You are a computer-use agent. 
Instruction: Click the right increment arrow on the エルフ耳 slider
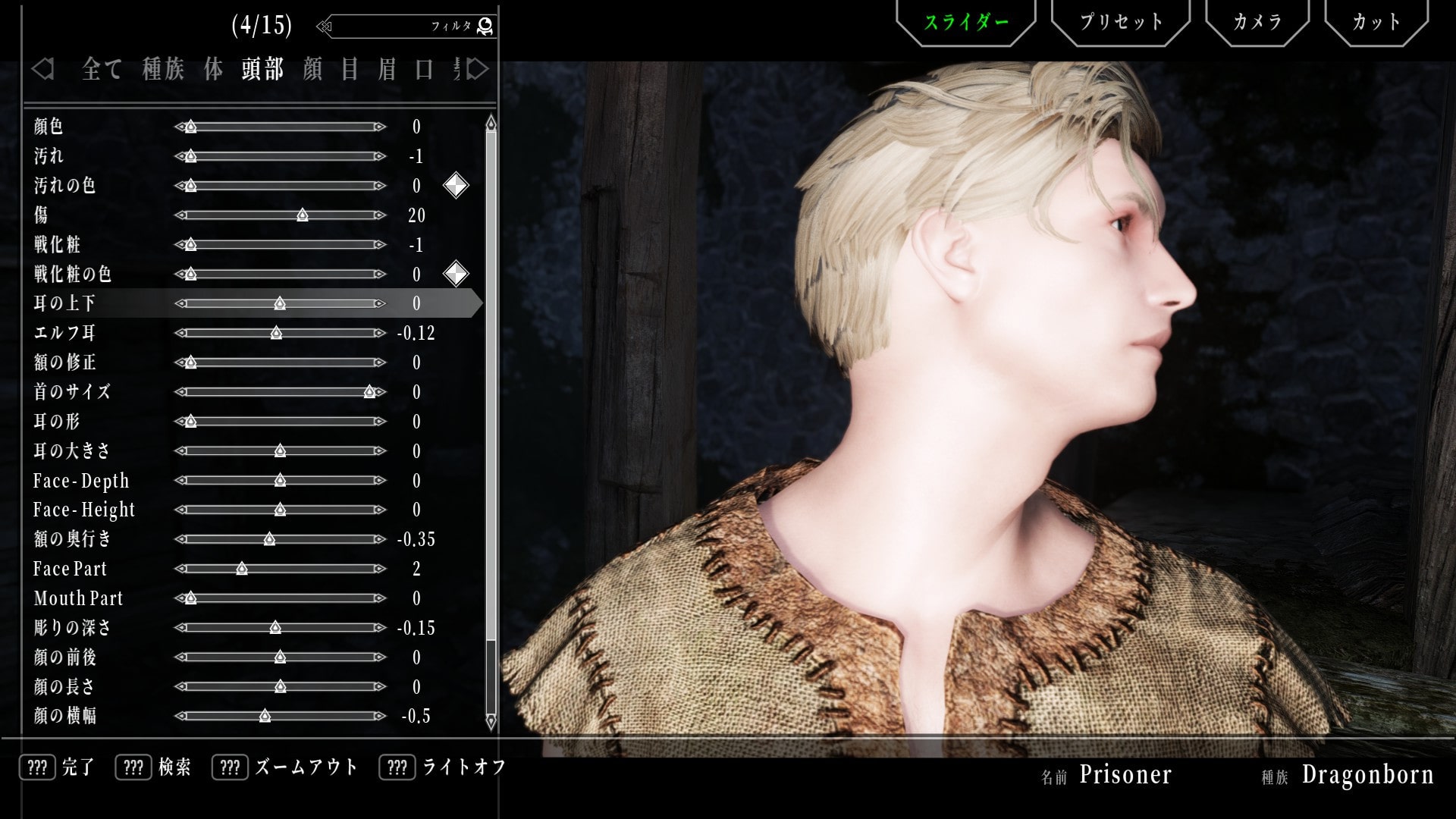coord(381,333)
